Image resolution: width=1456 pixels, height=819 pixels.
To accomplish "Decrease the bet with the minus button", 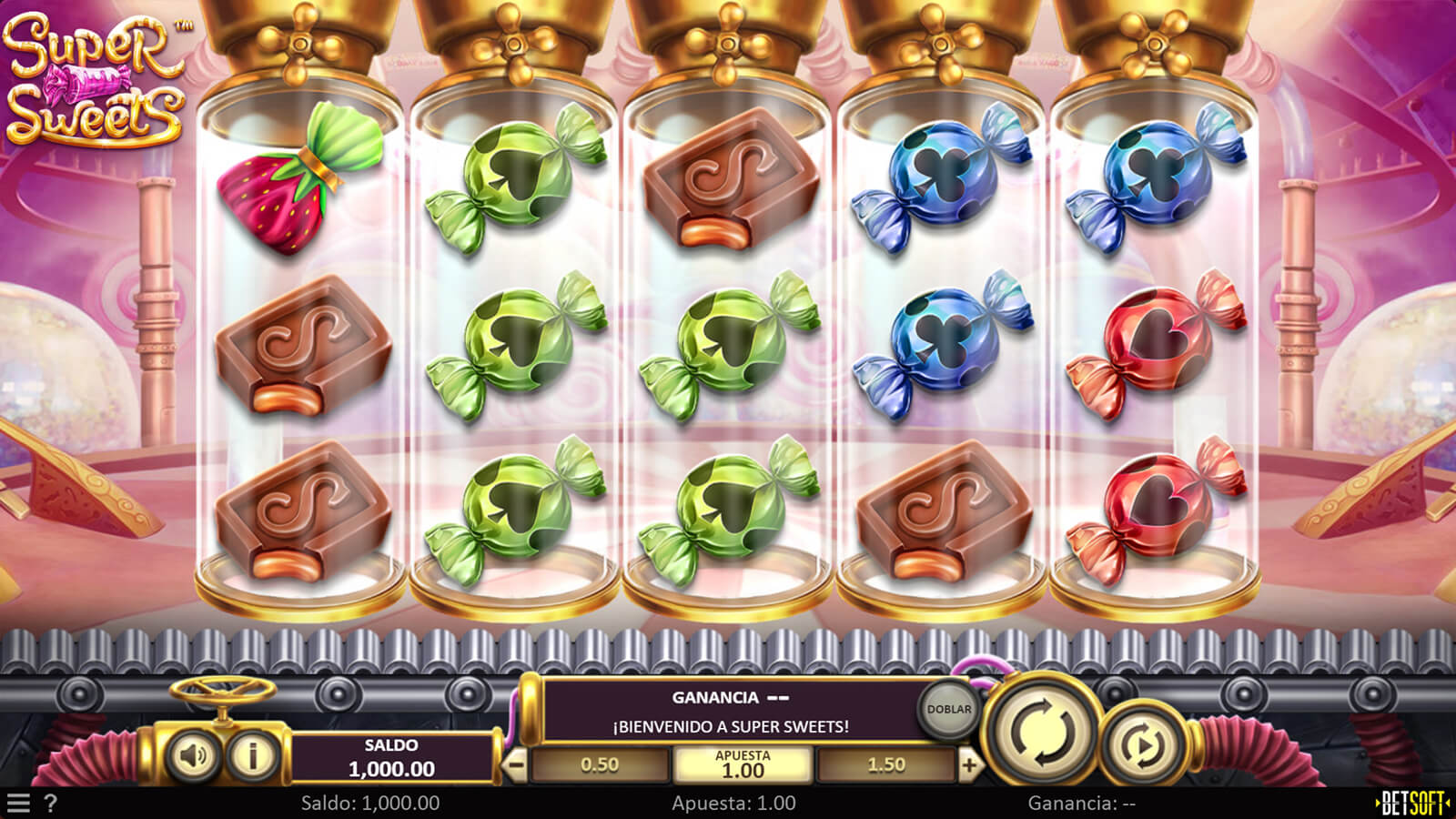I will click(x=515, y=765).
